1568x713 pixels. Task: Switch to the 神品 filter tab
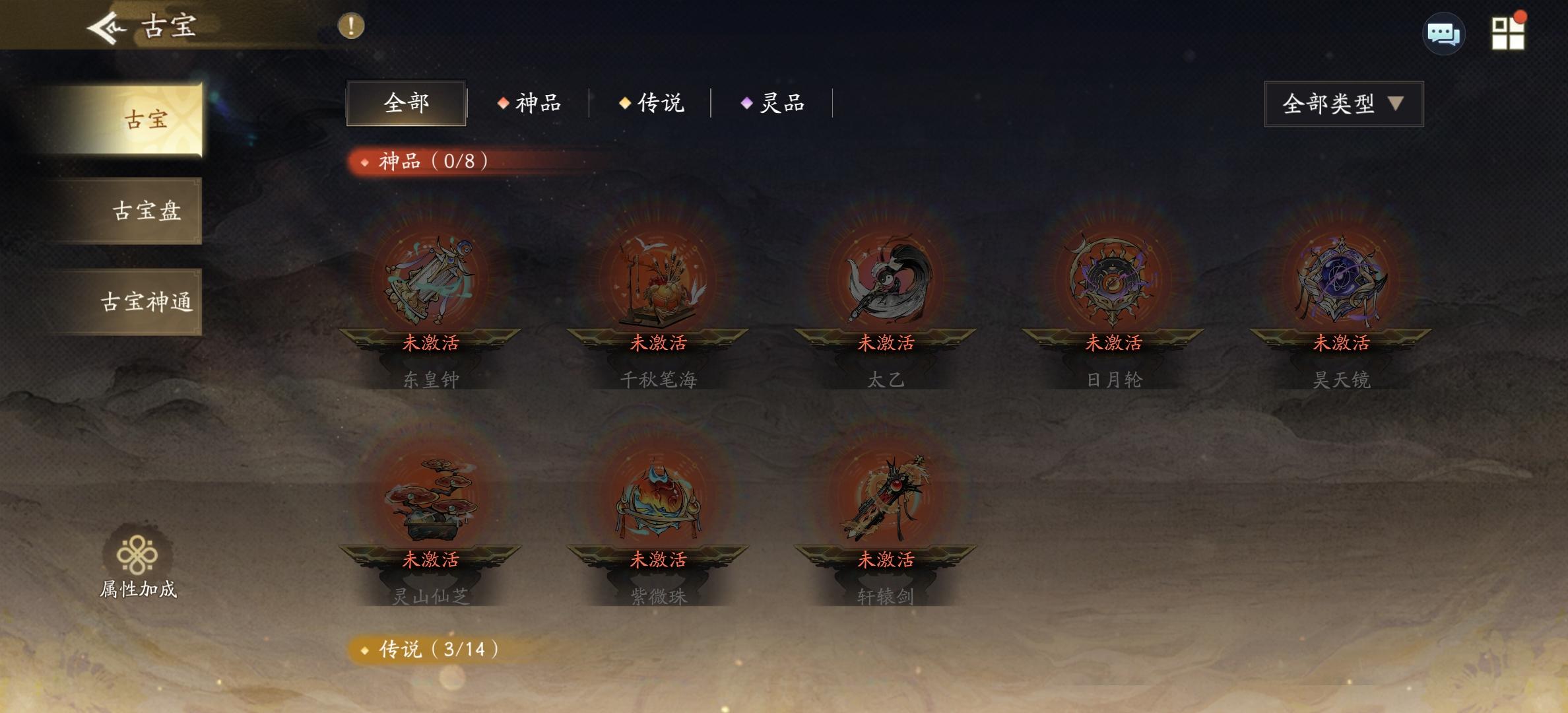pos(535,104)
